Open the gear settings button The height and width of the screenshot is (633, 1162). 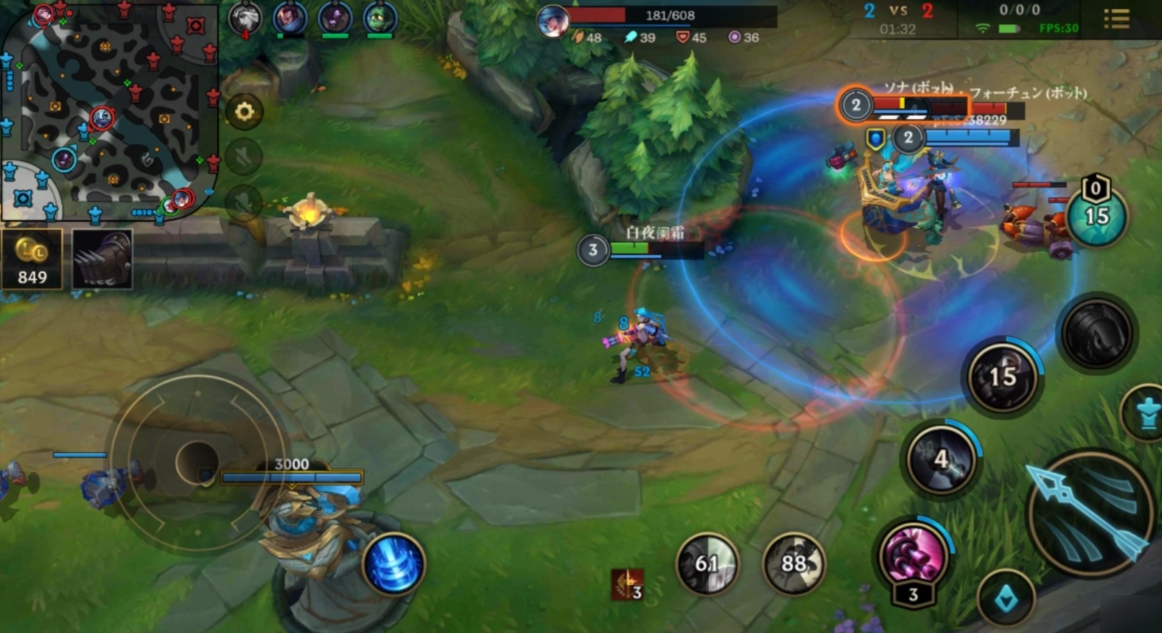click(244, 111)
